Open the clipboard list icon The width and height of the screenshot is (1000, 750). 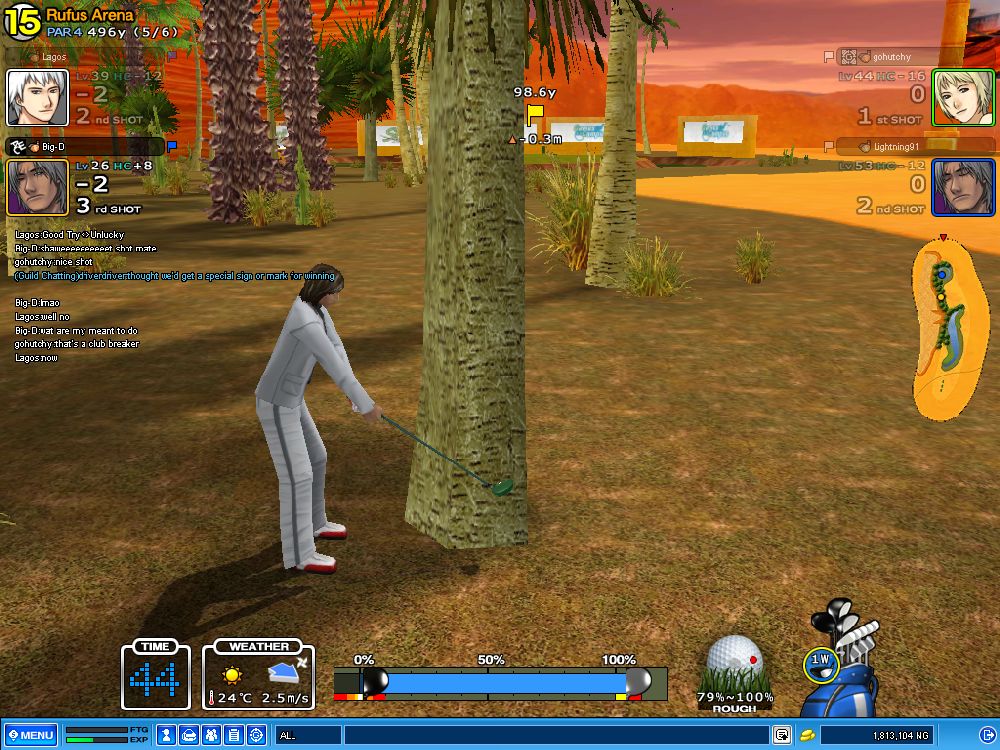click(233, 735)
